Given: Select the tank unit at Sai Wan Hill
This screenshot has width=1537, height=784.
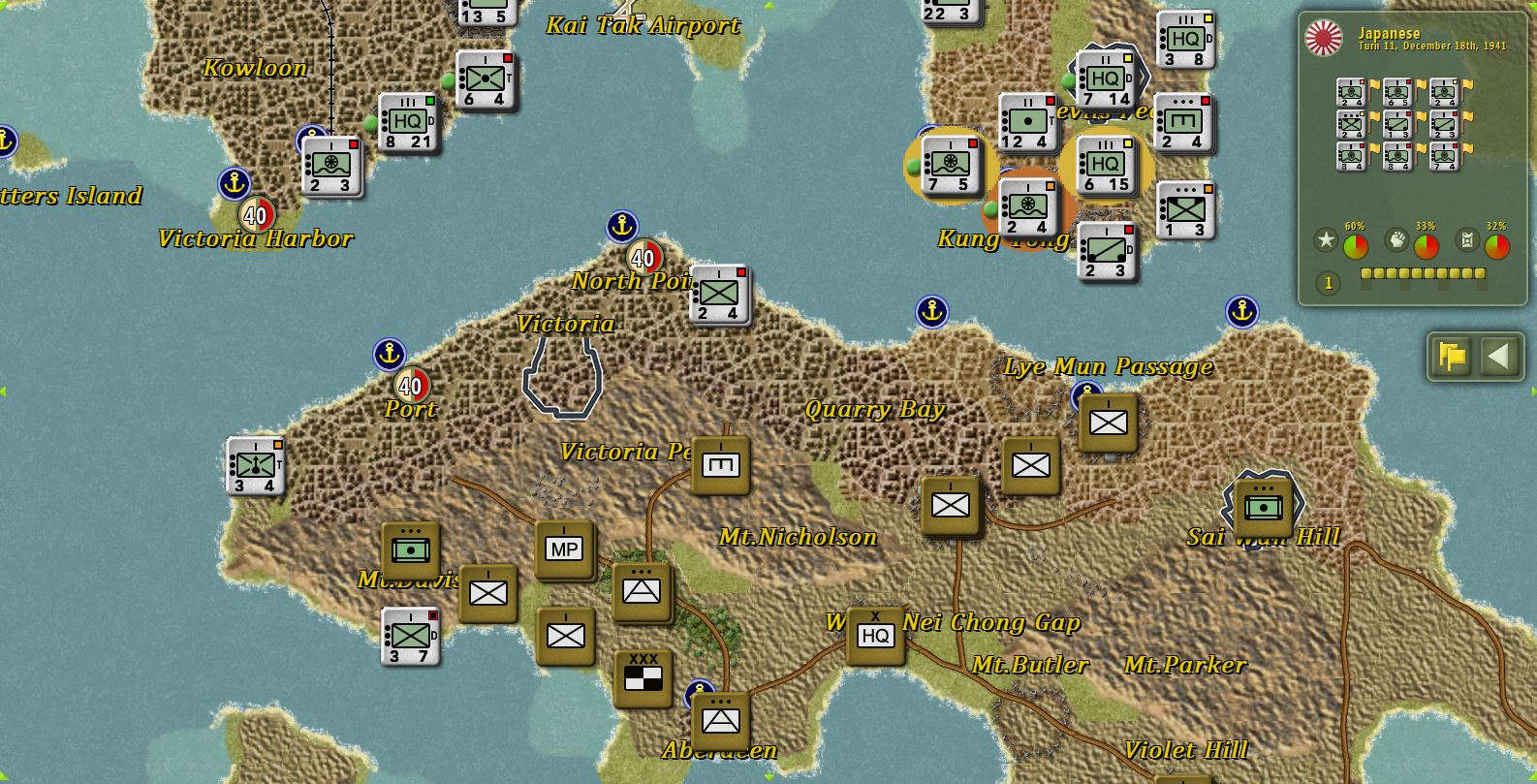Looking at the screenshot, I should 1265,504.
